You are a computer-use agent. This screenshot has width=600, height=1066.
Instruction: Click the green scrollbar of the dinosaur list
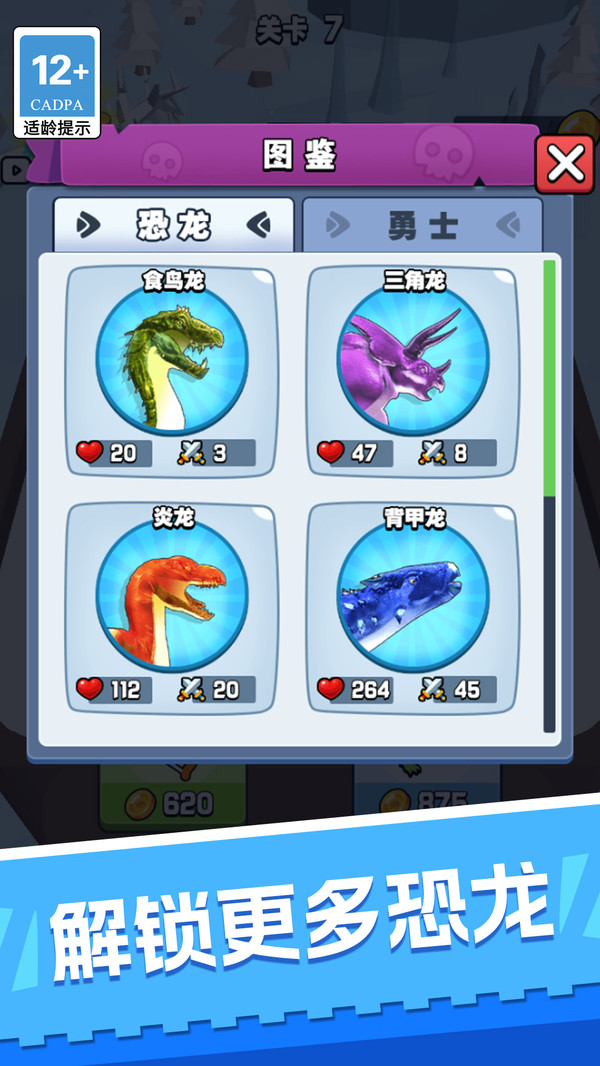tap(548, 377)
